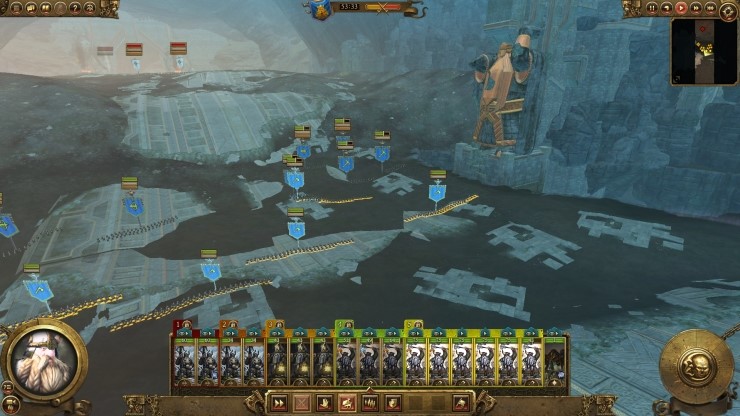
Task: Click the formation order button with spikes
Action: 369,403
